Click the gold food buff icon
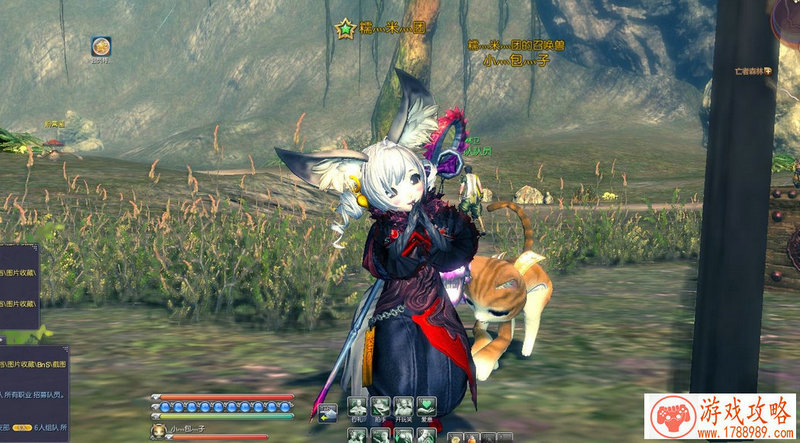800x443 pixels. [x=101, y=46]
